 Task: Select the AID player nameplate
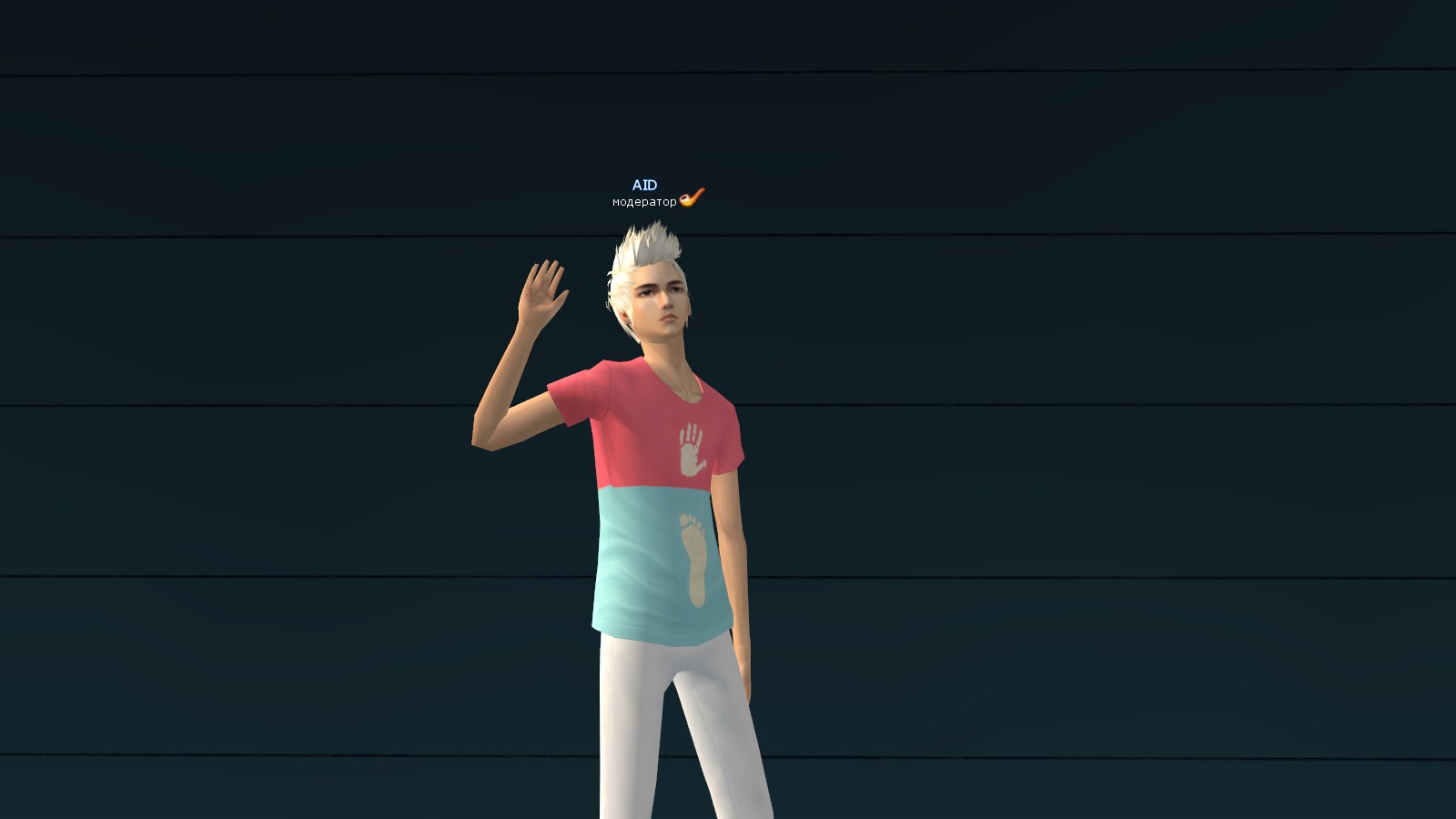coord(644,186)
